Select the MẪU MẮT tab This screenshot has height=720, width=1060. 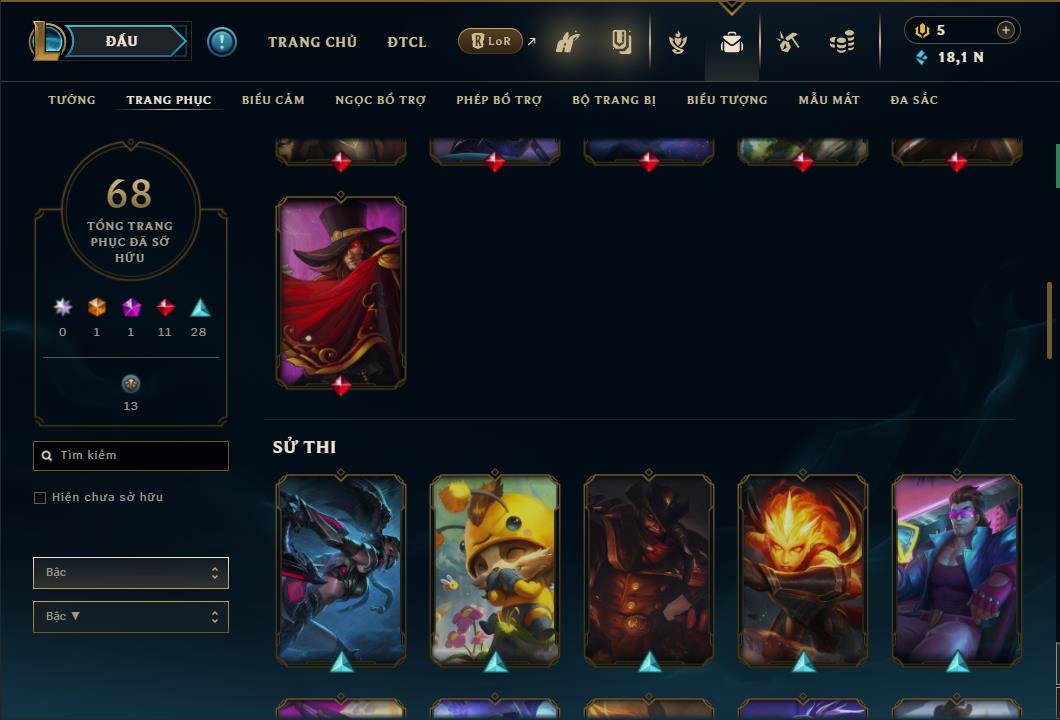pos(829,100)
